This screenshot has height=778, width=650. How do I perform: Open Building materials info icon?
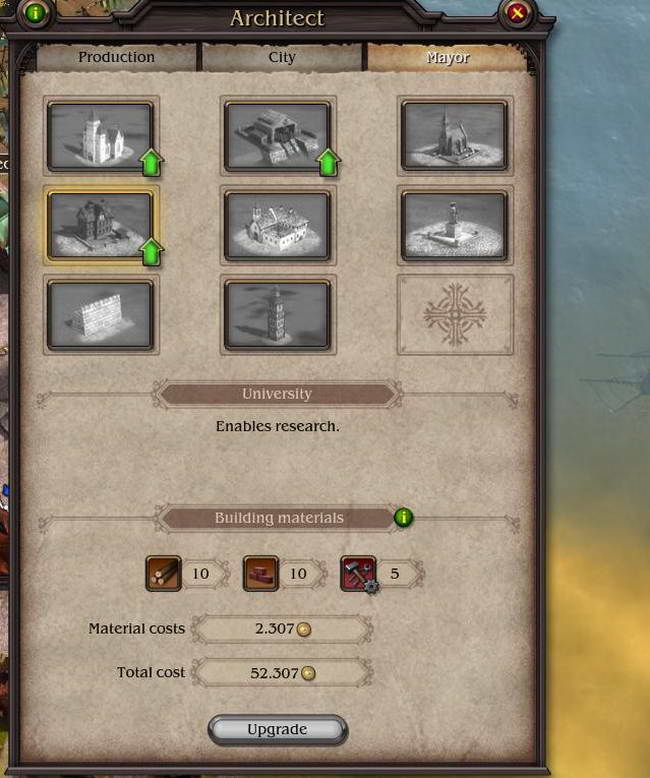pos(403,517)
